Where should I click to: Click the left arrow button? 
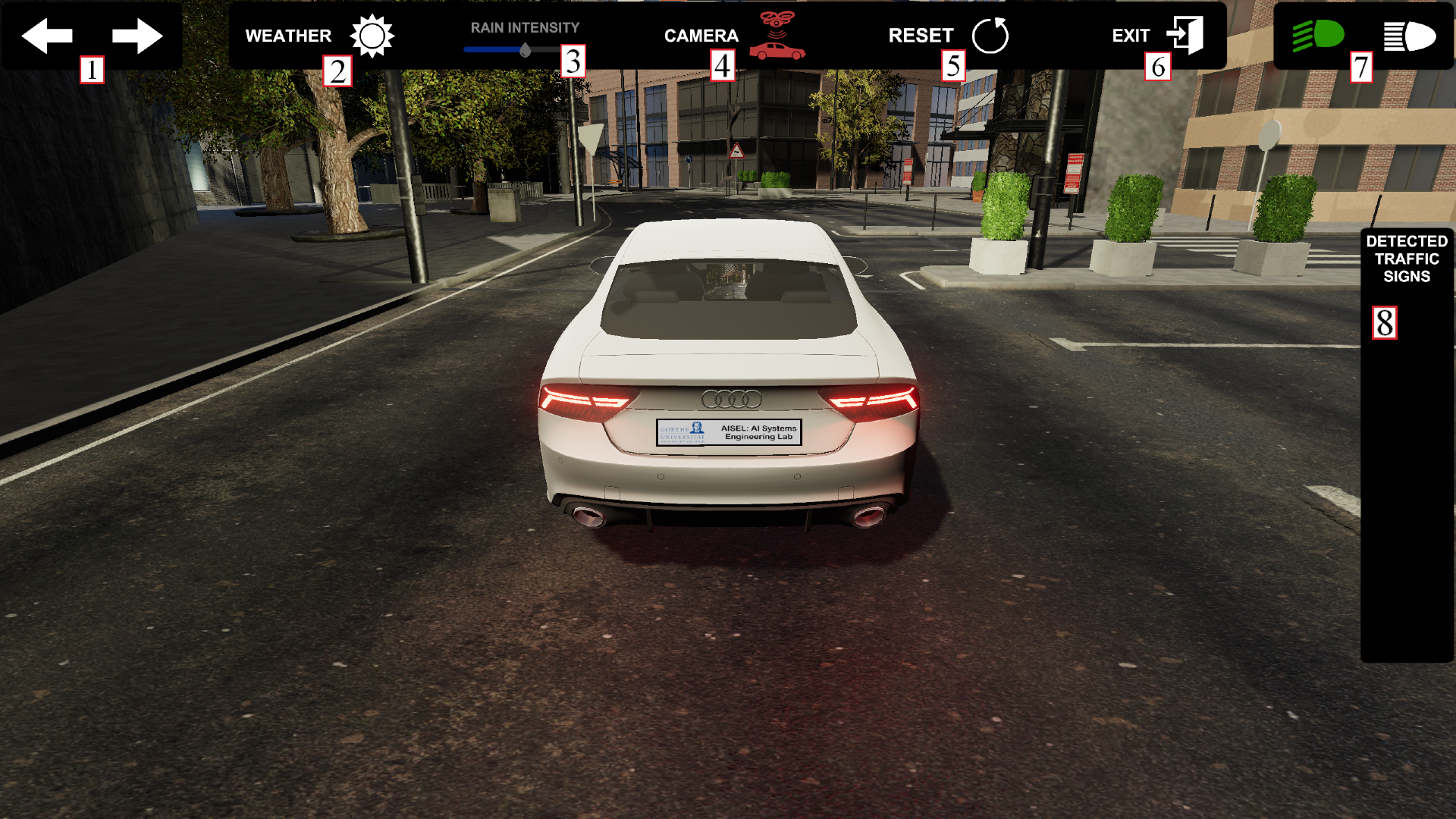47,36
